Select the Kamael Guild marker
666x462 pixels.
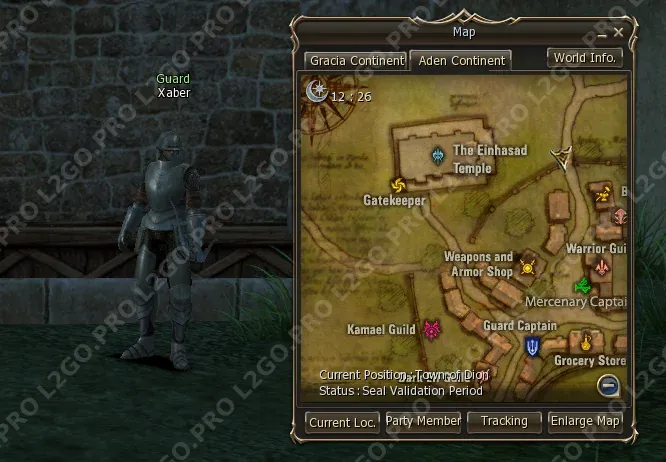point(432,329)
